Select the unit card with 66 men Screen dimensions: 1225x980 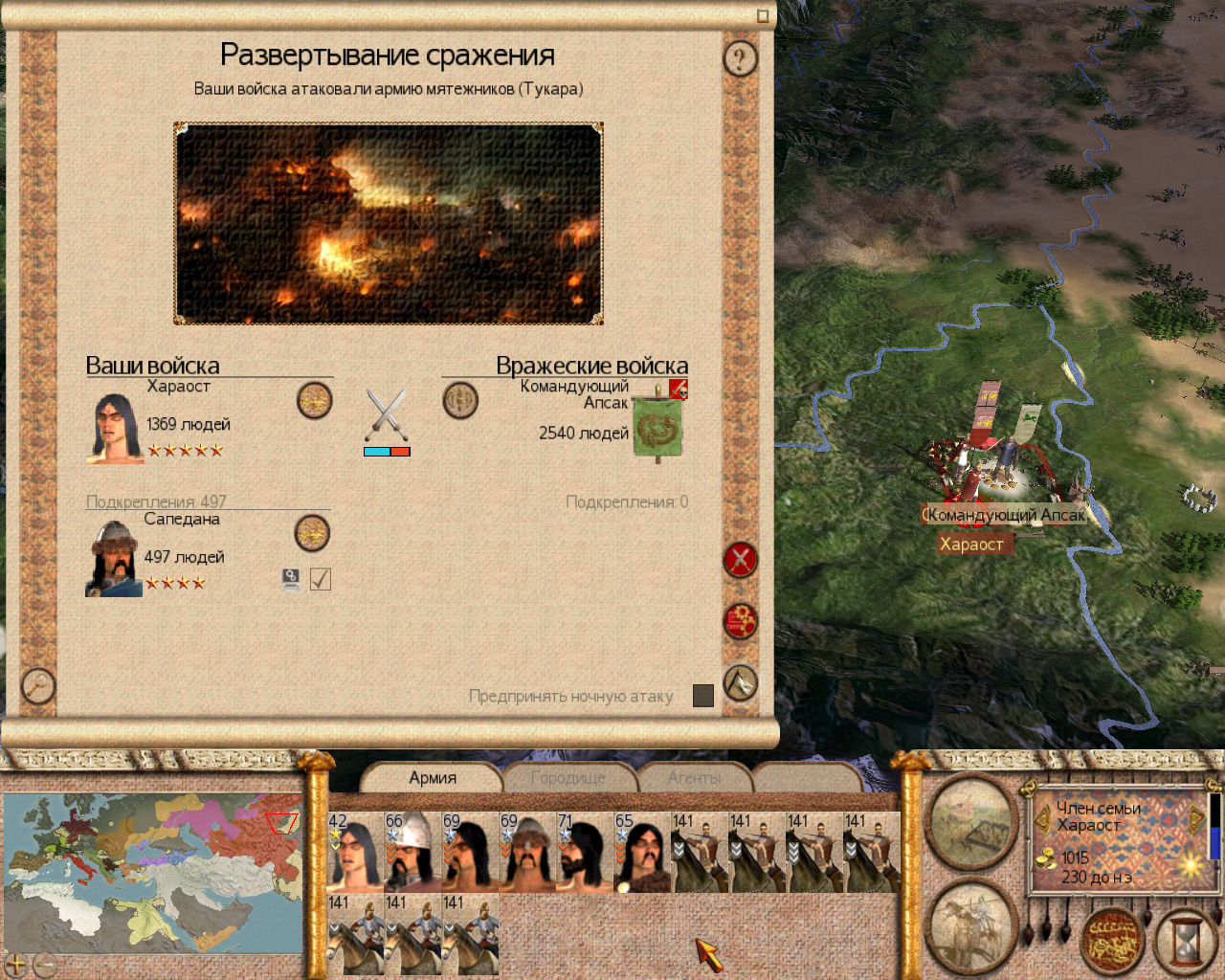[413, 852]
